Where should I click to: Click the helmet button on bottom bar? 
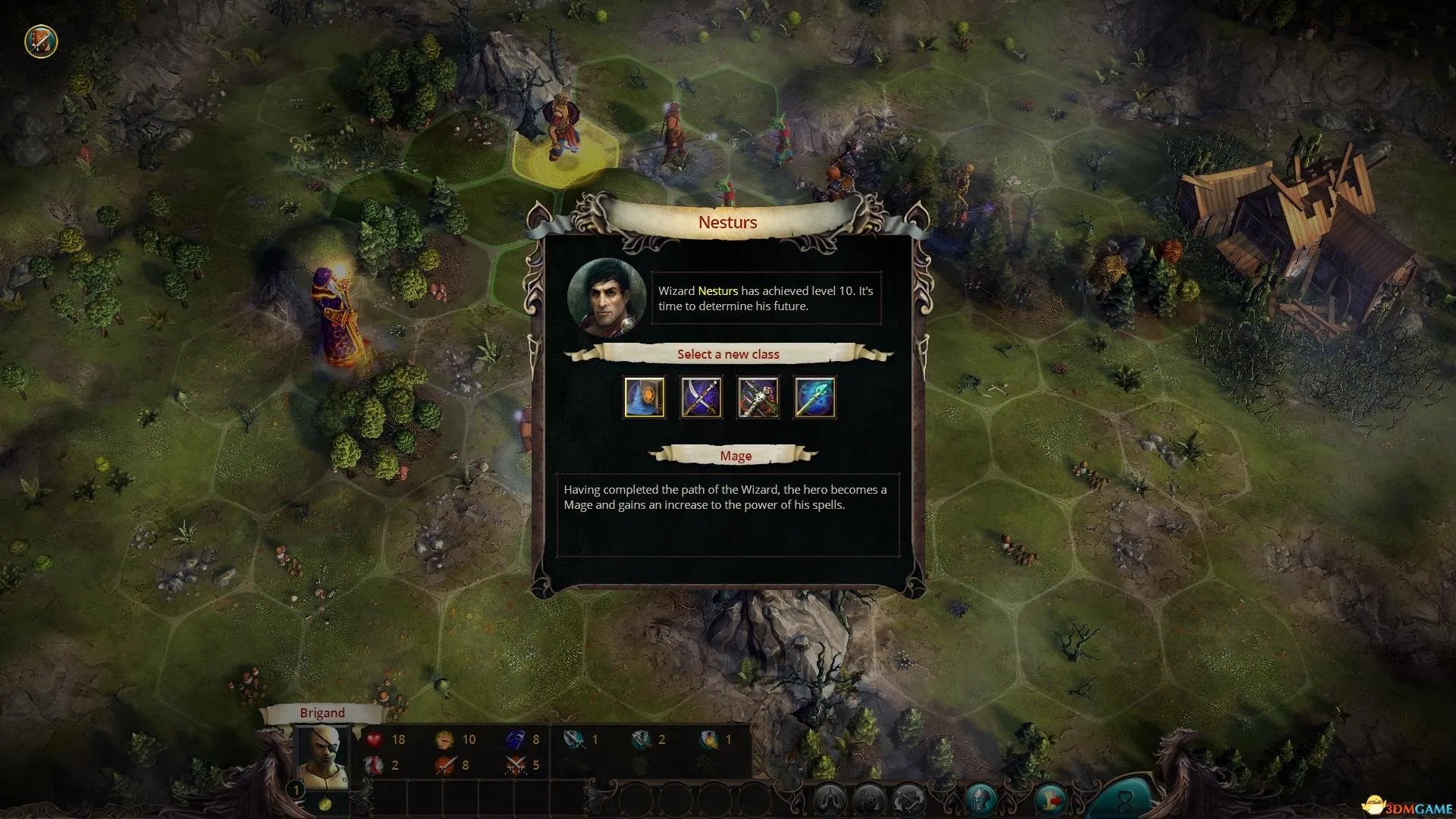pyautogui.click(x=981, y=799)
